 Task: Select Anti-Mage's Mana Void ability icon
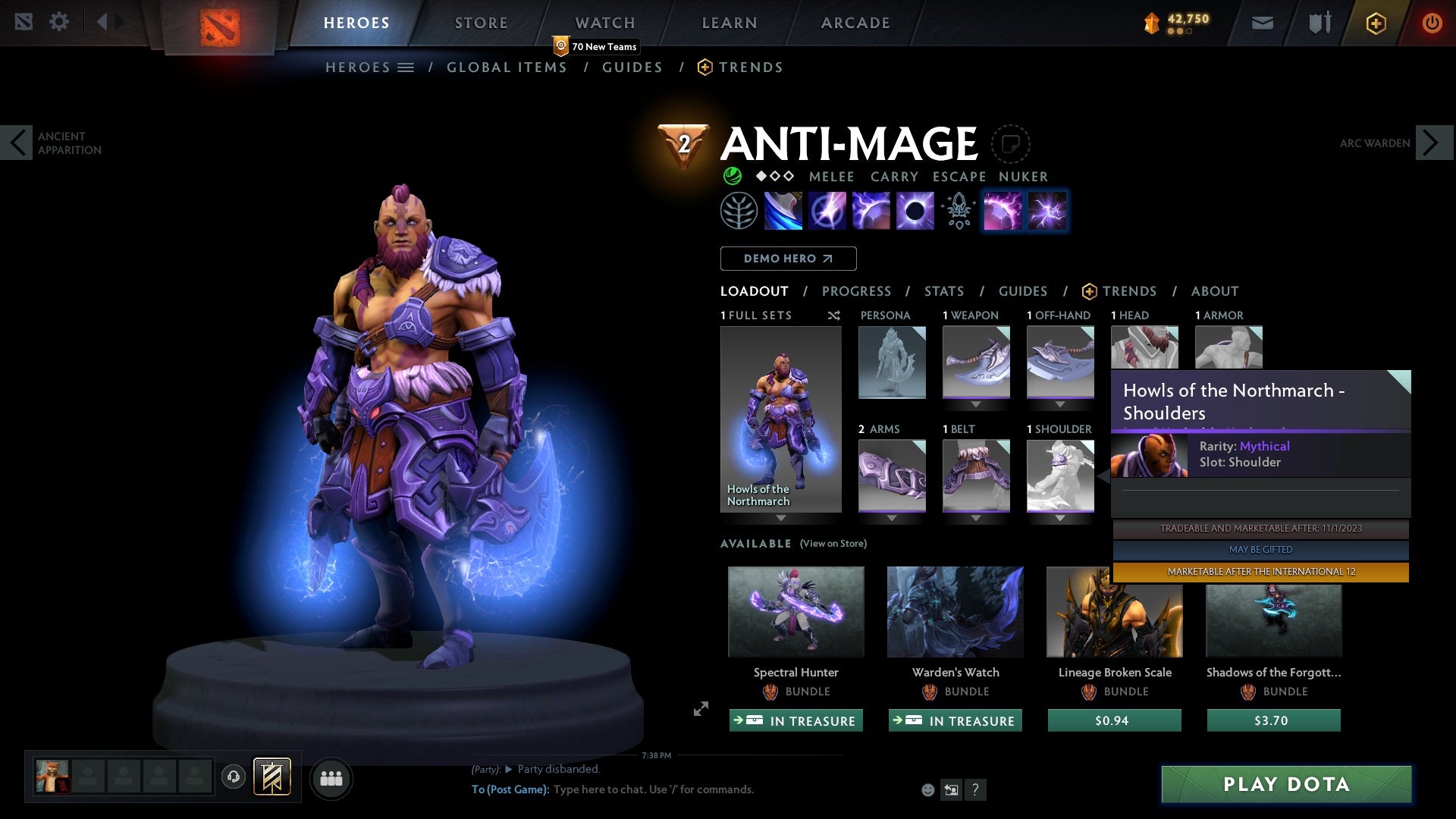(914, 211)
